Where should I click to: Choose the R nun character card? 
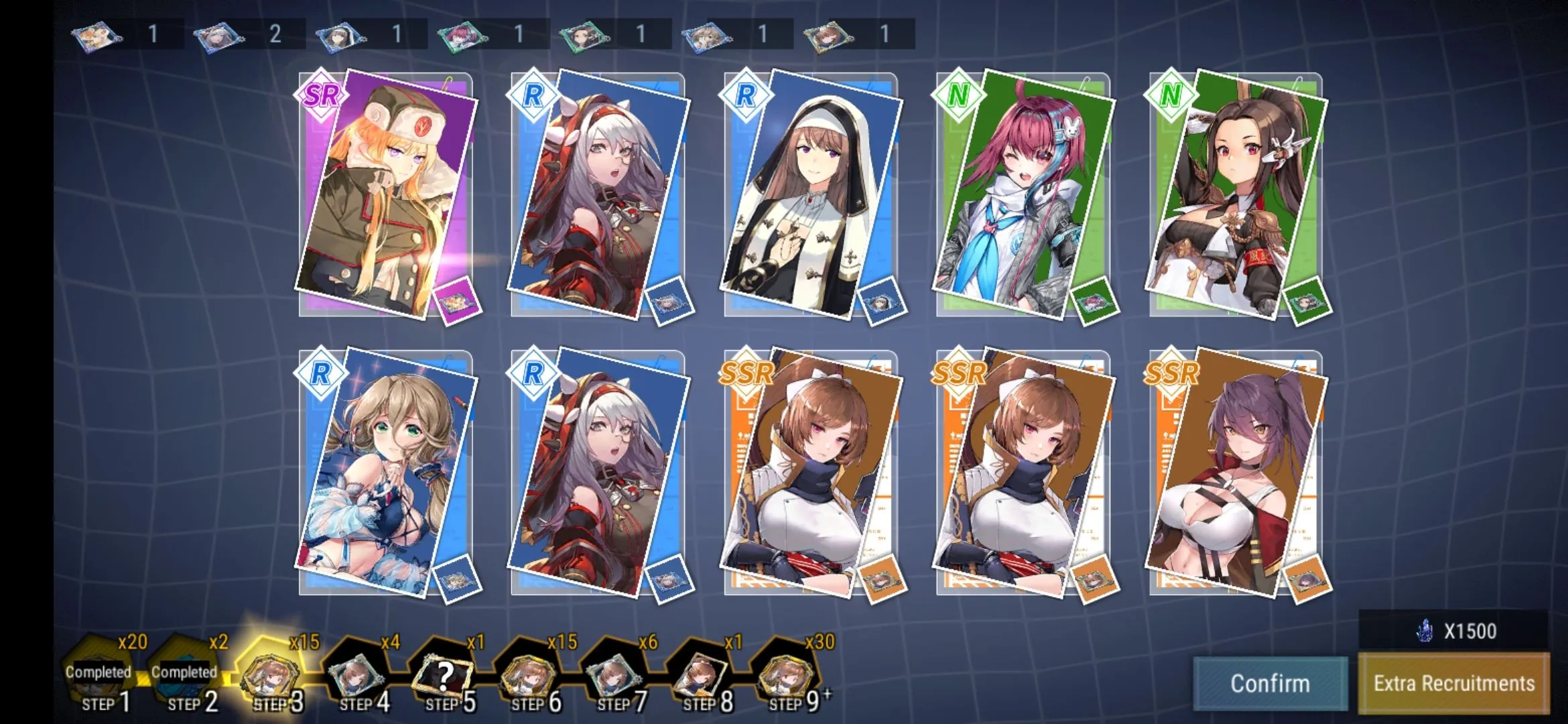[811, 194]
